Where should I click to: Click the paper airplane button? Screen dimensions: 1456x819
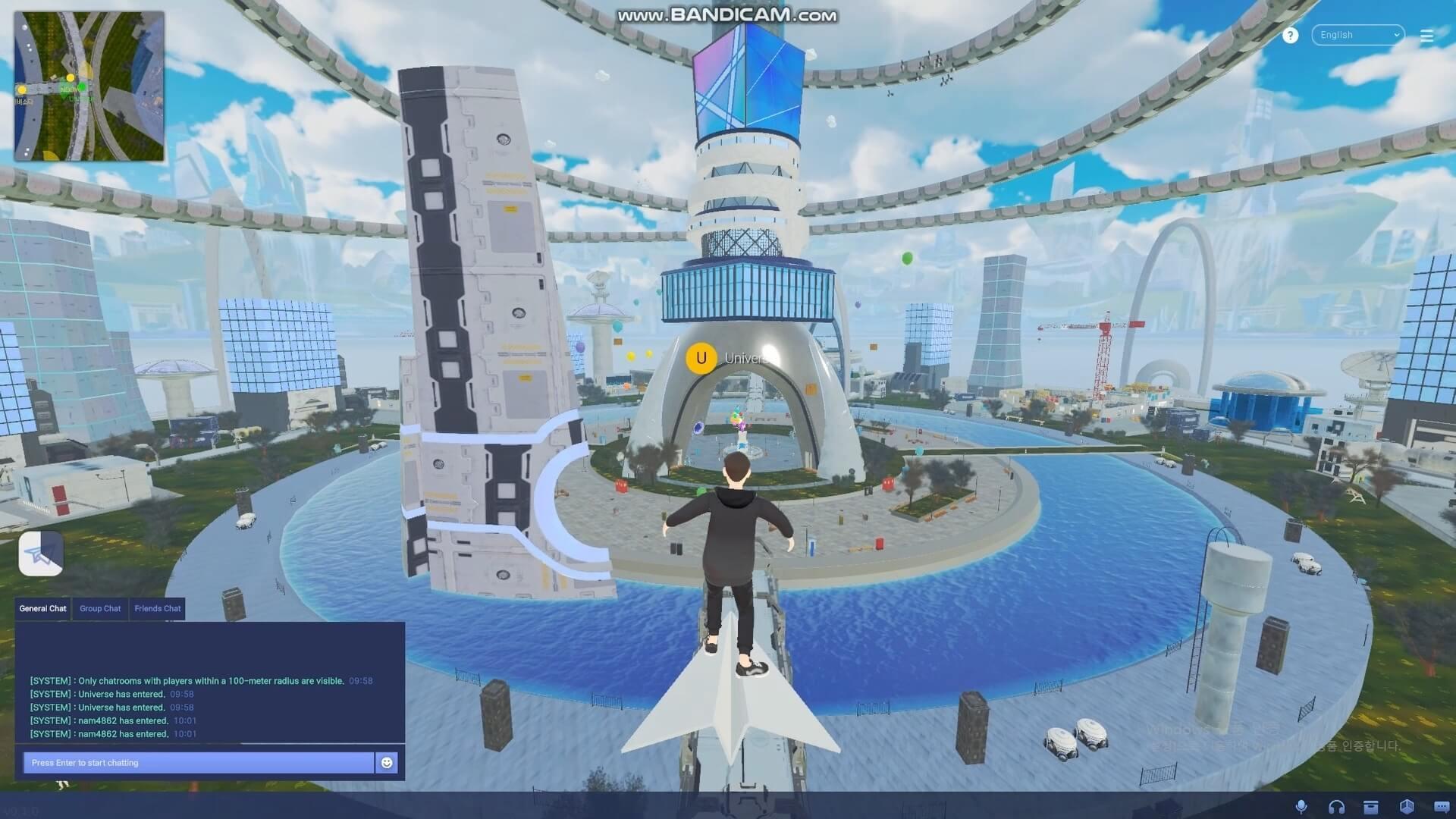point(41,554)
